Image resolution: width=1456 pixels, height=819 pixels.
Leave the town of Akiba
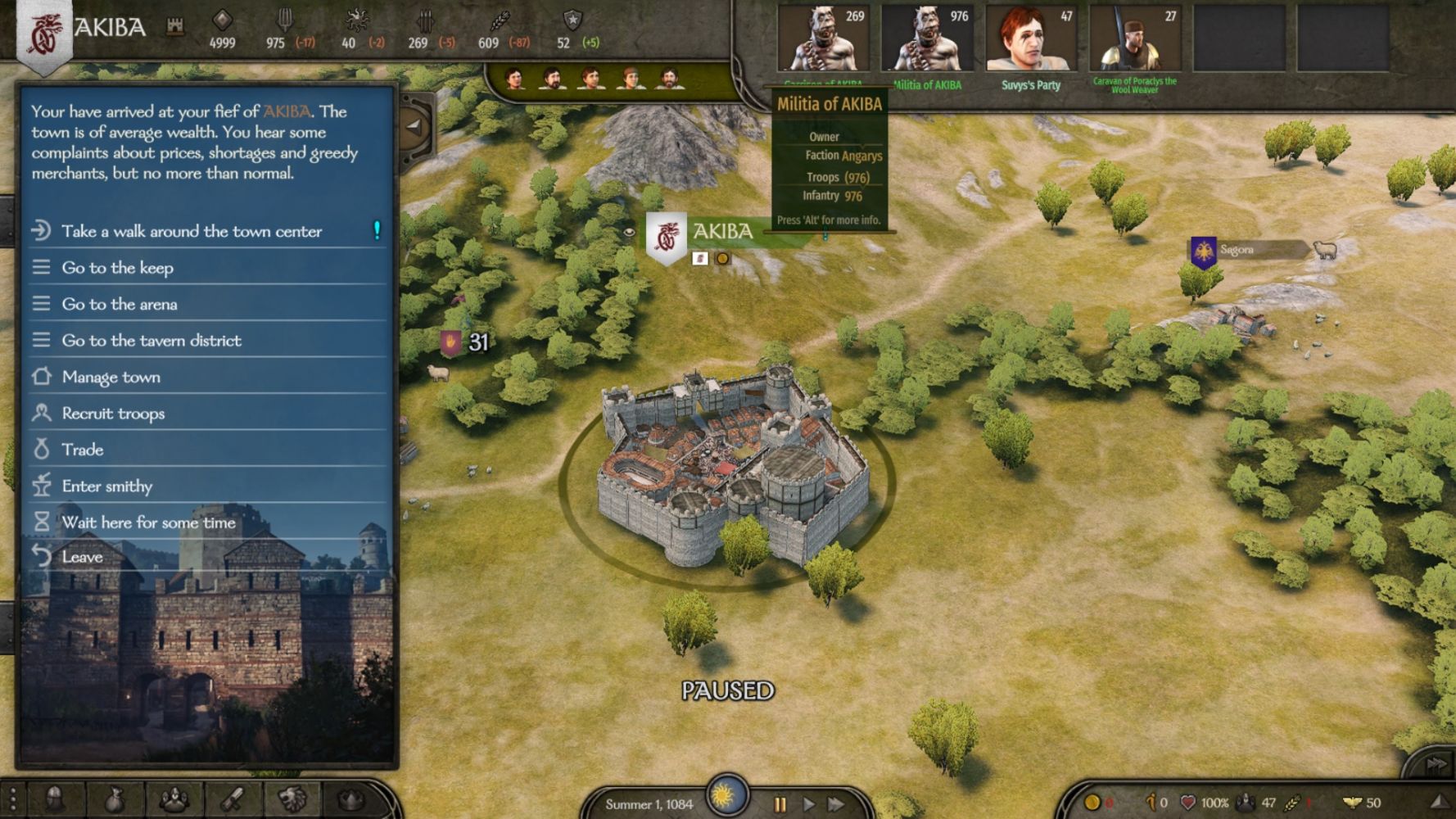(83, 557)
